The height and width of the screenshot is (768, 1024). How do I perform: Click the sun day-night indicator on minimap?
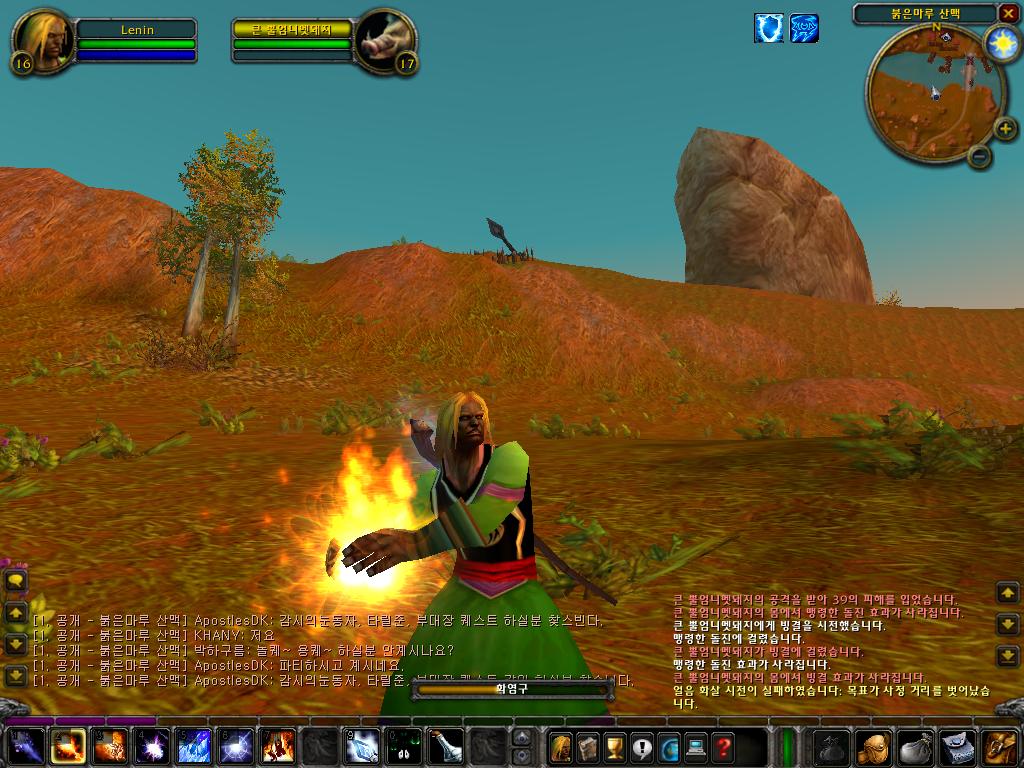[1001, 42]
